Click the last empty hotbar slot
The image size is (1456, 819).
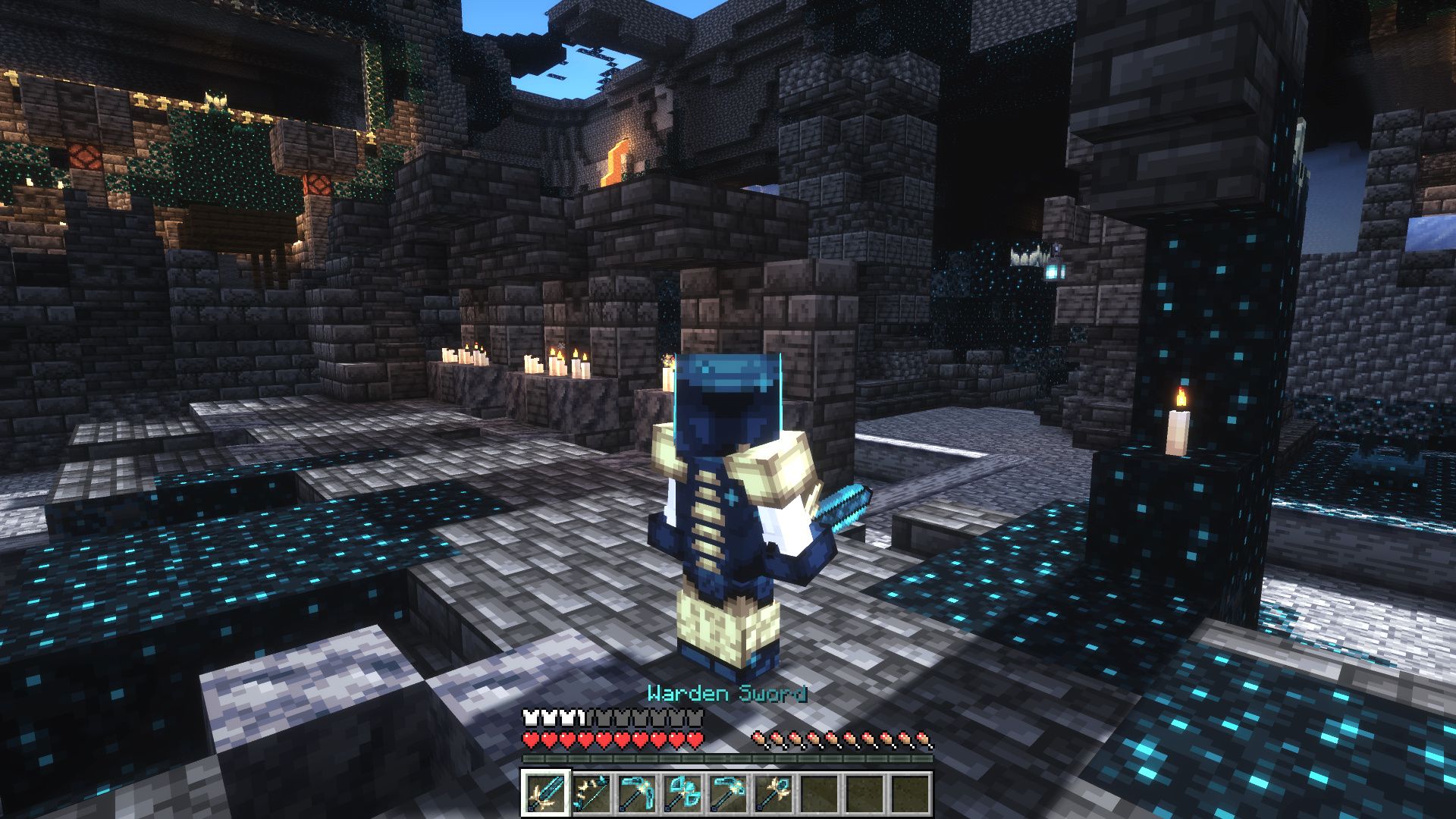pyautogui.click(x=908, y=794)
